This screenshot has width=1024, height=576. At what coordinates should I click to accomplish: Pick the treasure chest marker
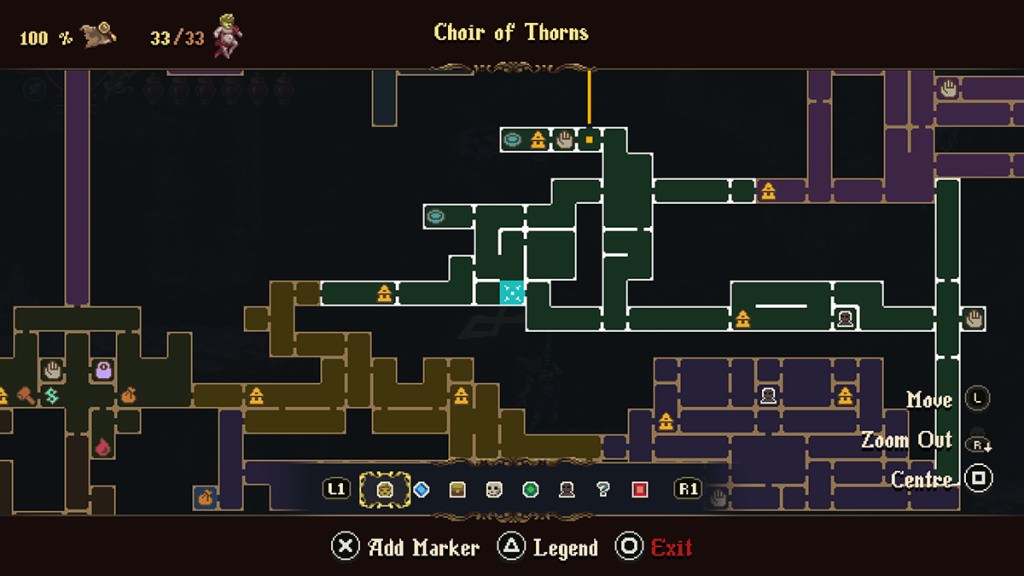tap(458, 489)
